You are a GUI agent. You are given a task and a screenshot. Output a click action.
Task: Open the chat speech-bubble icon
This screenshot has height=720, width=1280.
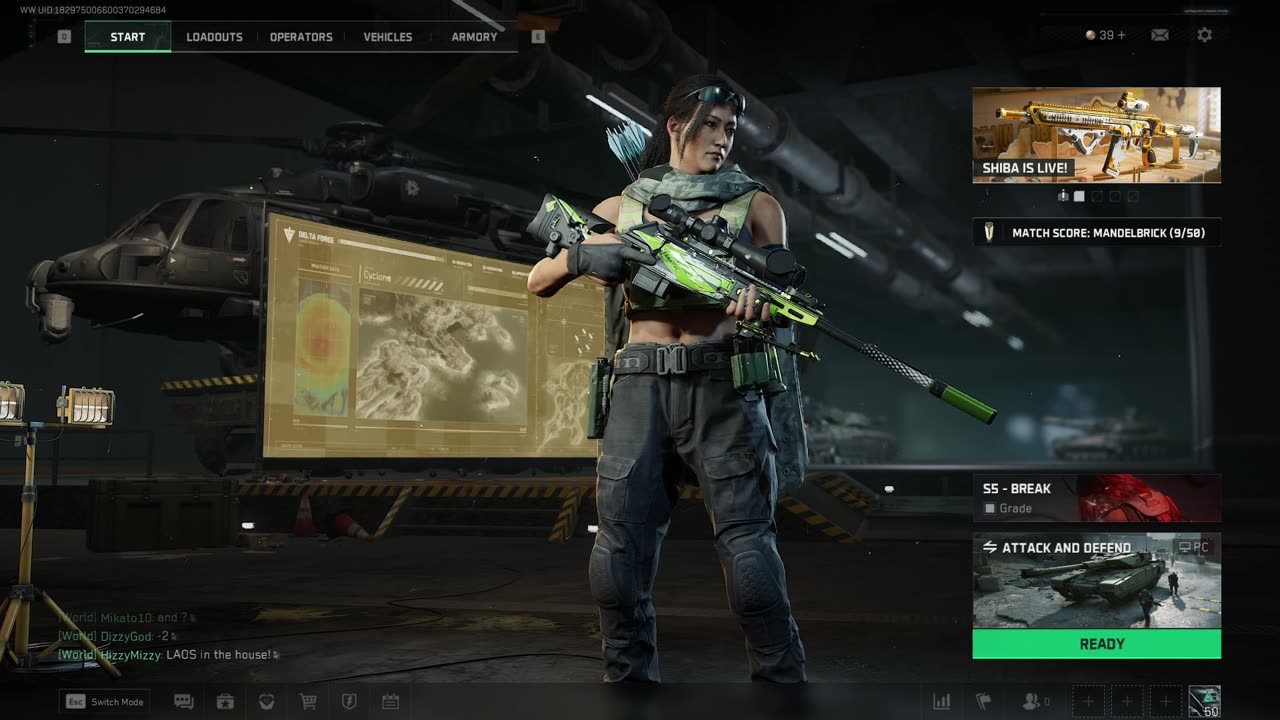(x=184, y=702)
